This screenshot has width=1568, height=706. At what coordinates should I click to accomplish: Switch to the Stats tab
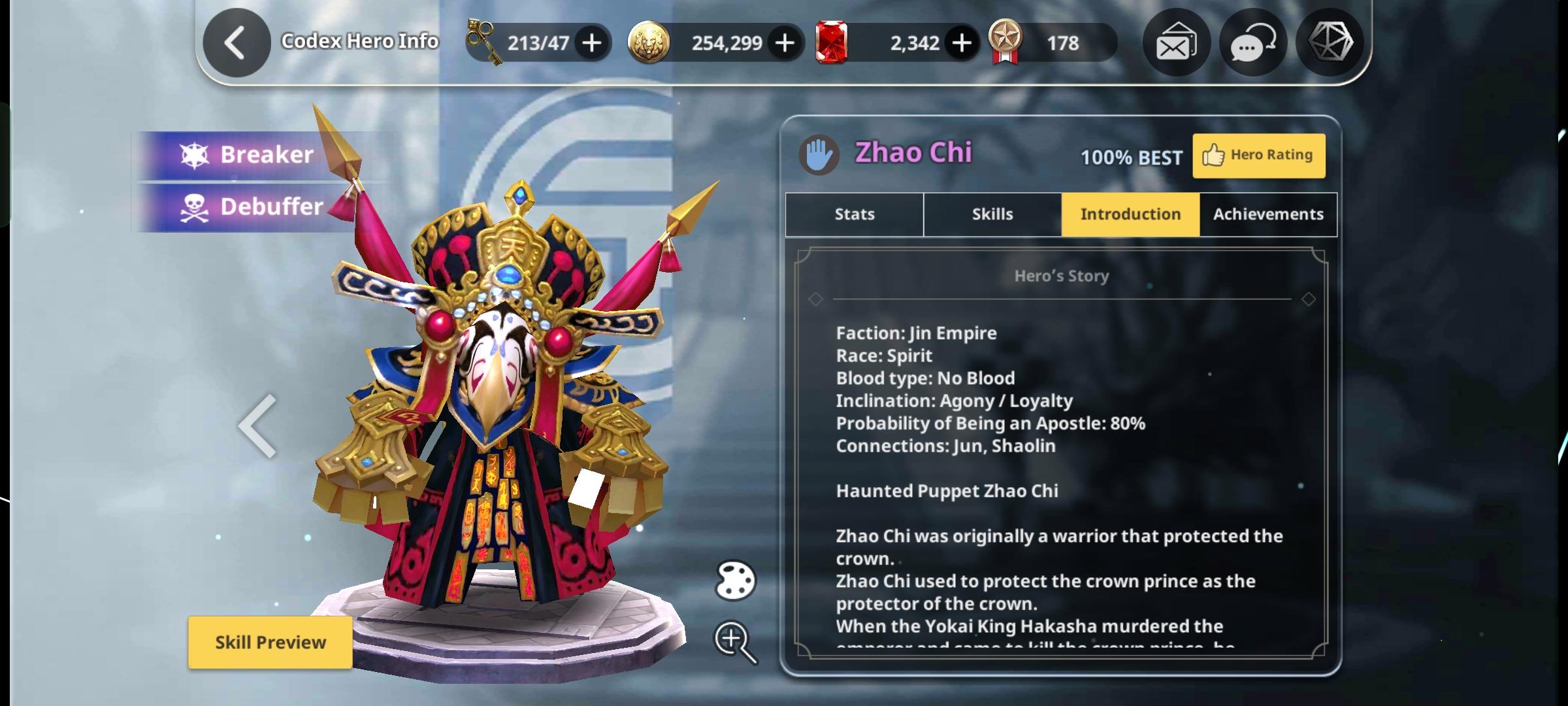tap(854, 214)
